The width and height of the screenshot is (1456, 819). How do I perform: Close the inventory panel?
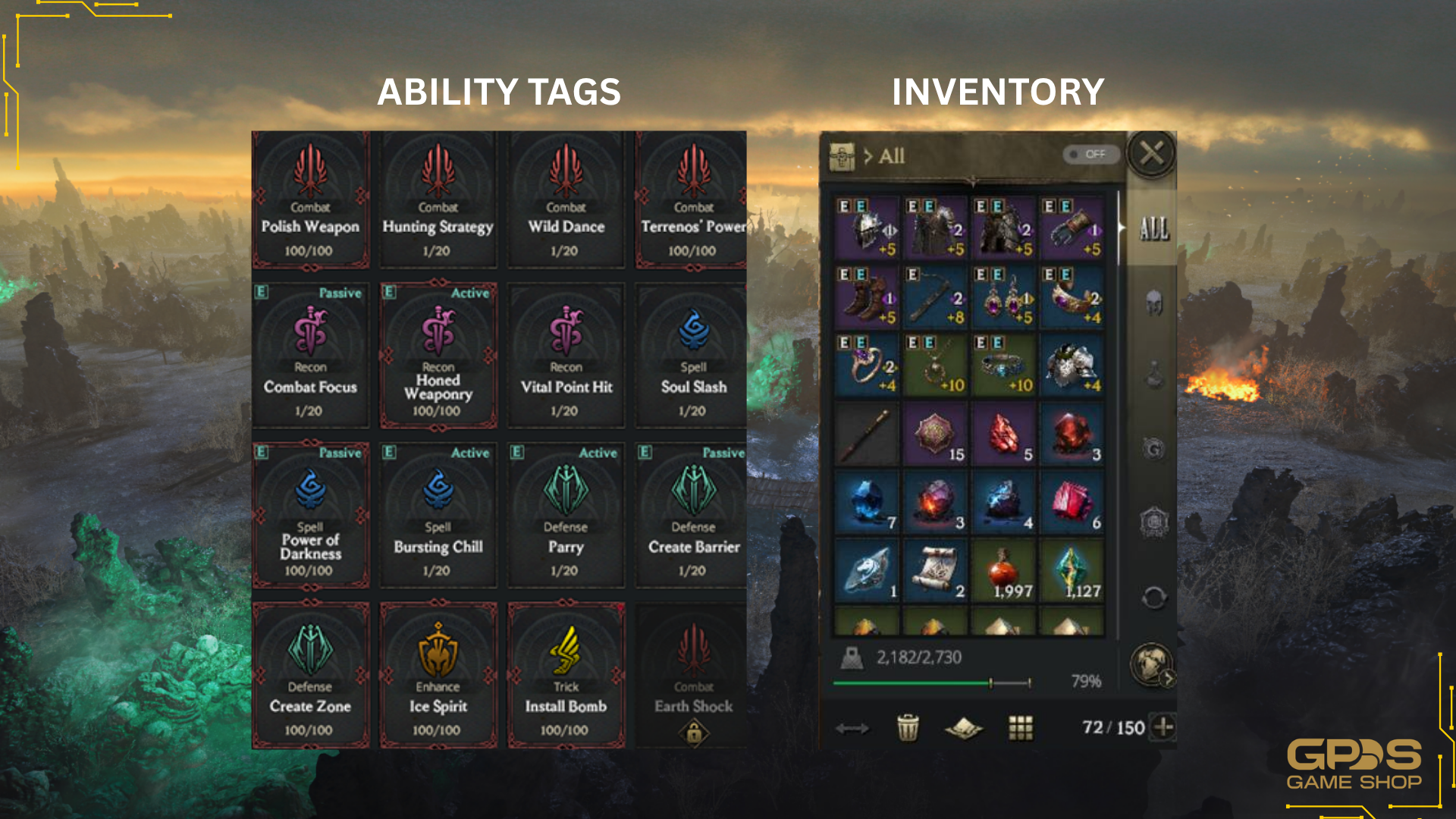click(1151, 154)
